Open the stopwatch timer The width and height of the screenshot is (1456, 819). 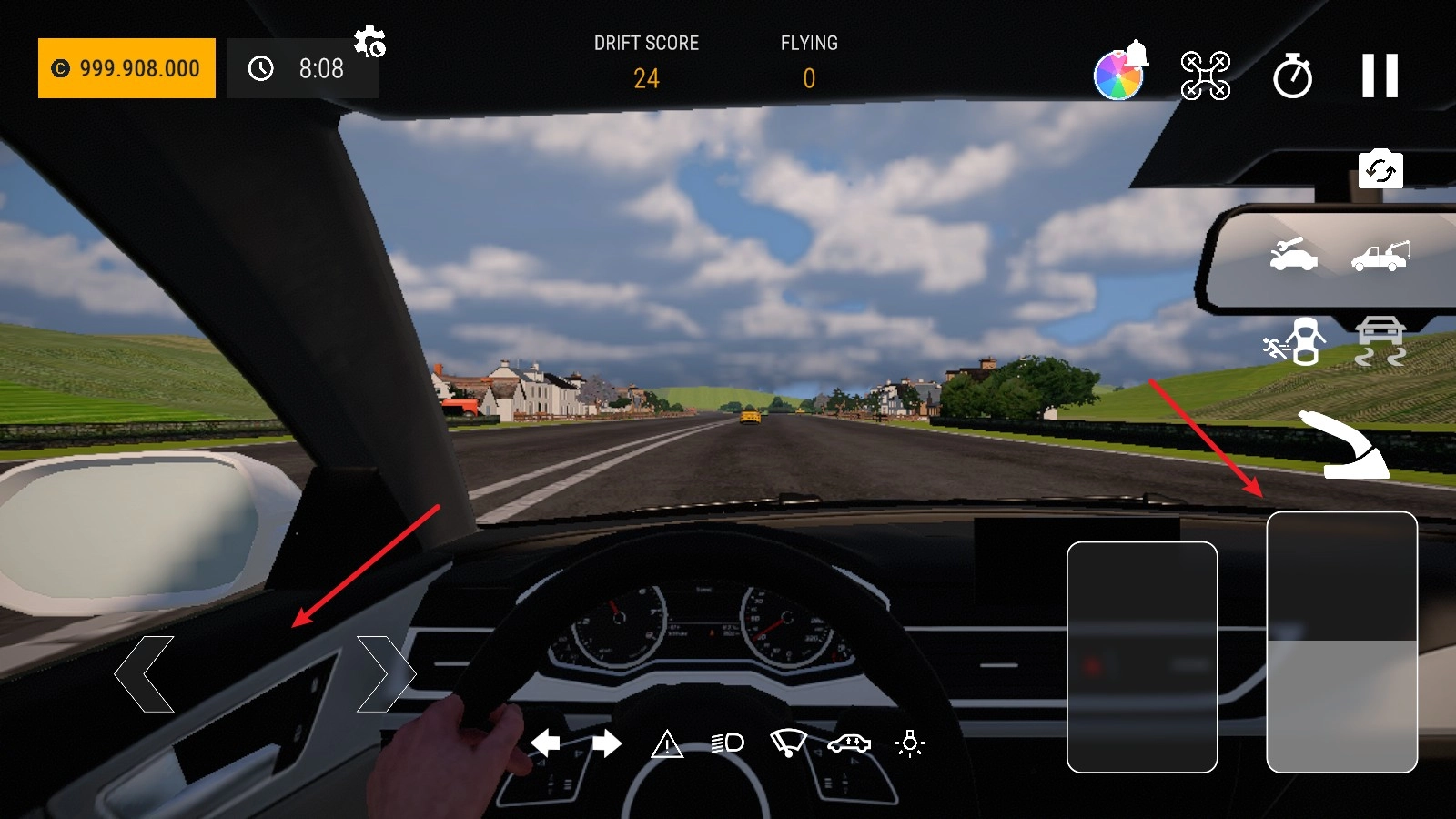click(1292, 76)
